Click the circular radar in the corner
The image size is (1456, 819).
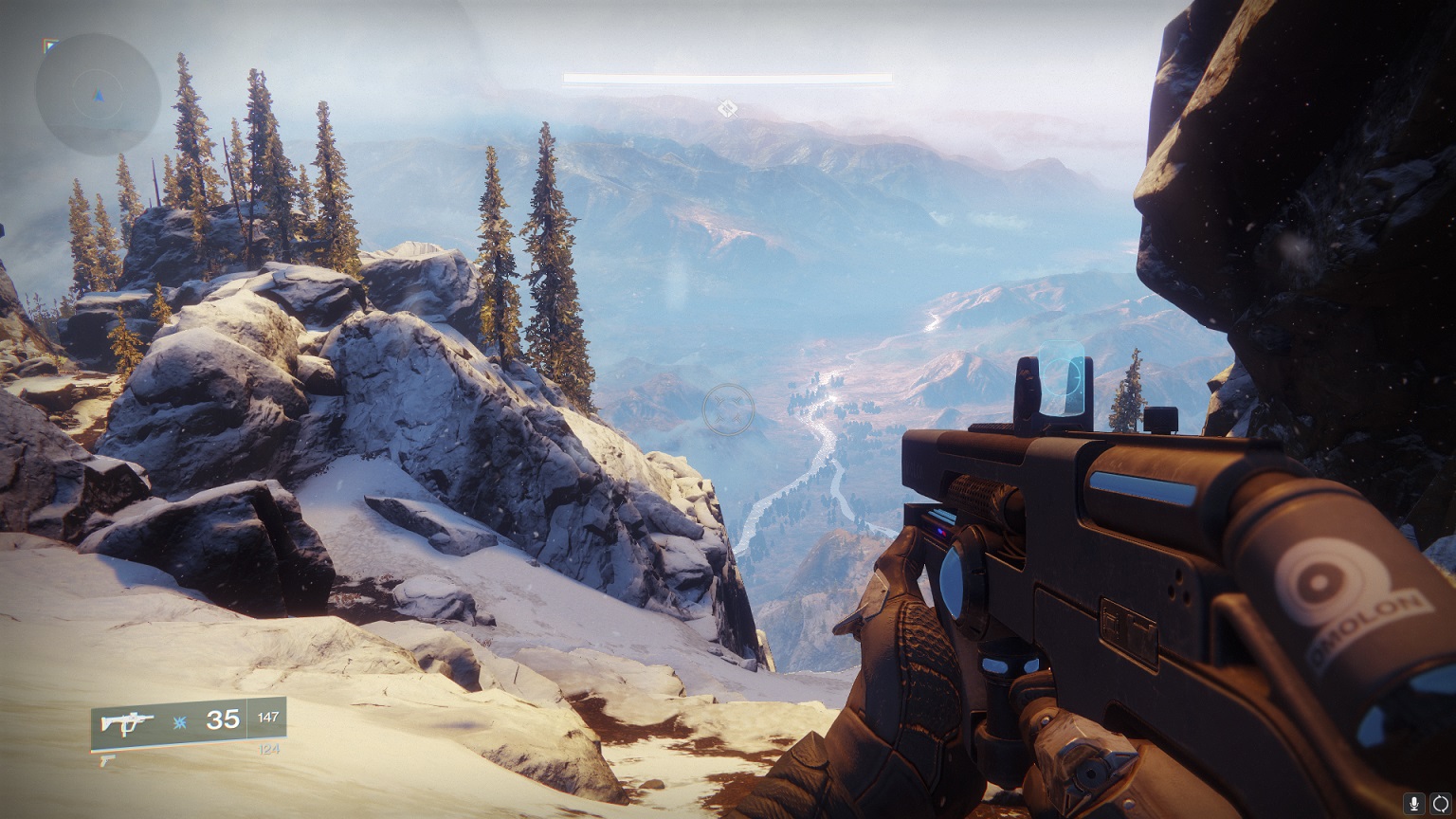click(98, 94)
